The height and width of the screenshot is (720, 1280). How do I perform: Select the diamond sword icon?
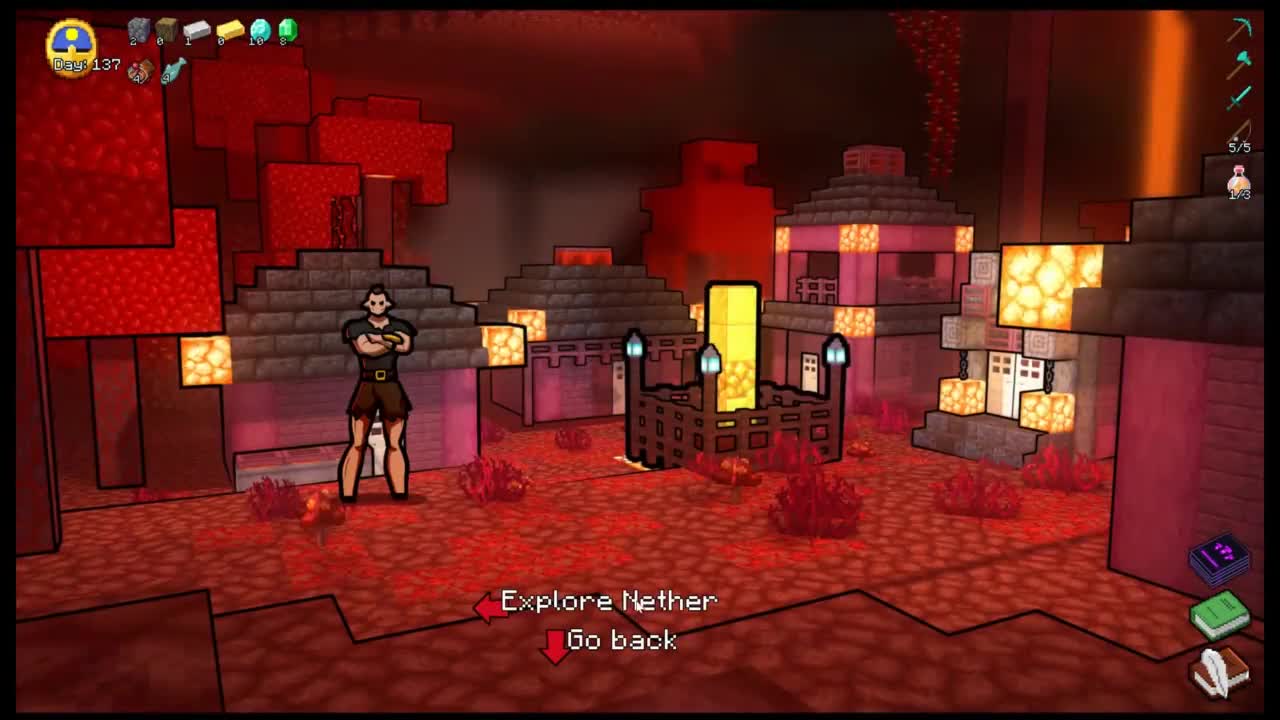(x=1240, y=96)
